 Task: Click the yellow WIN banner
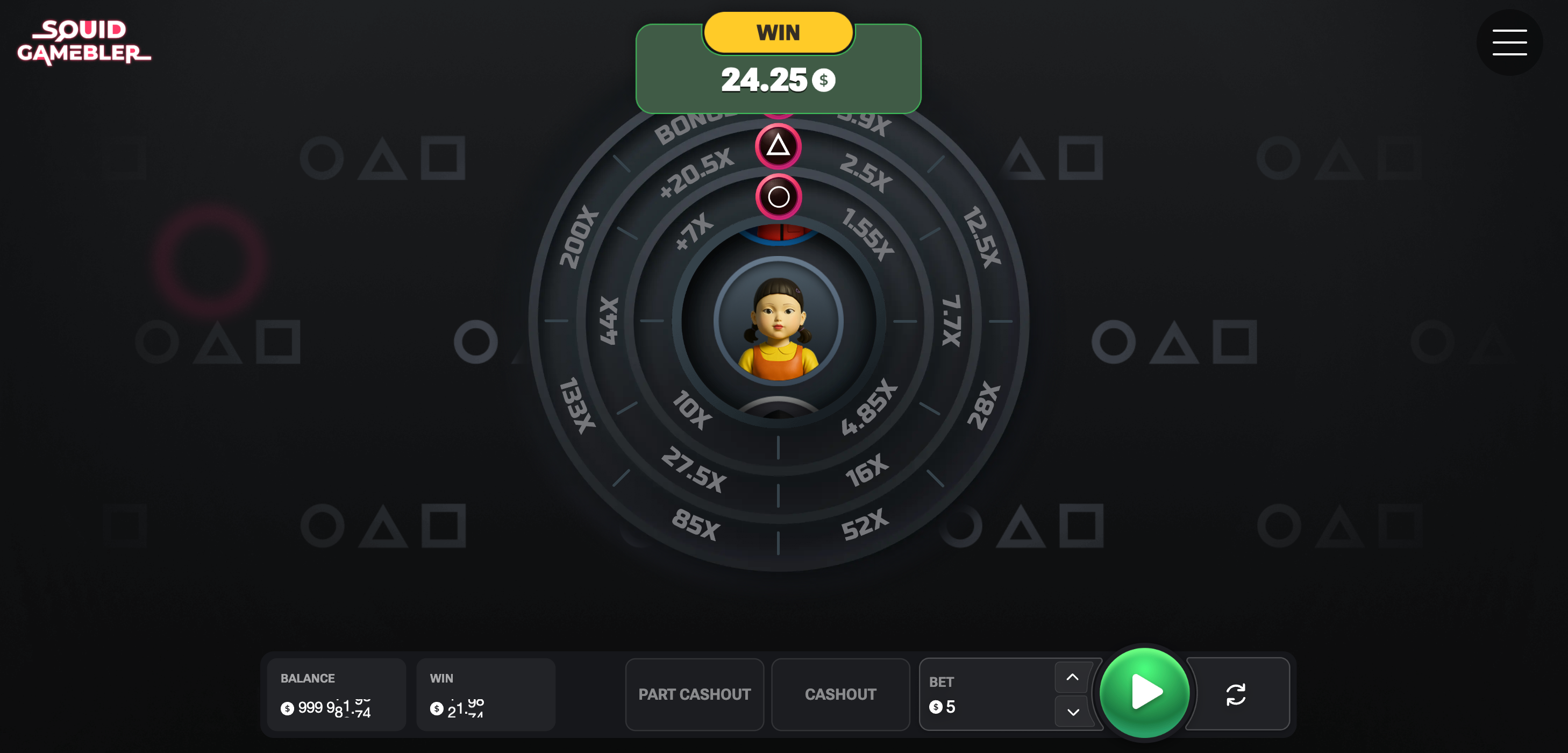[x=778, y=33]
